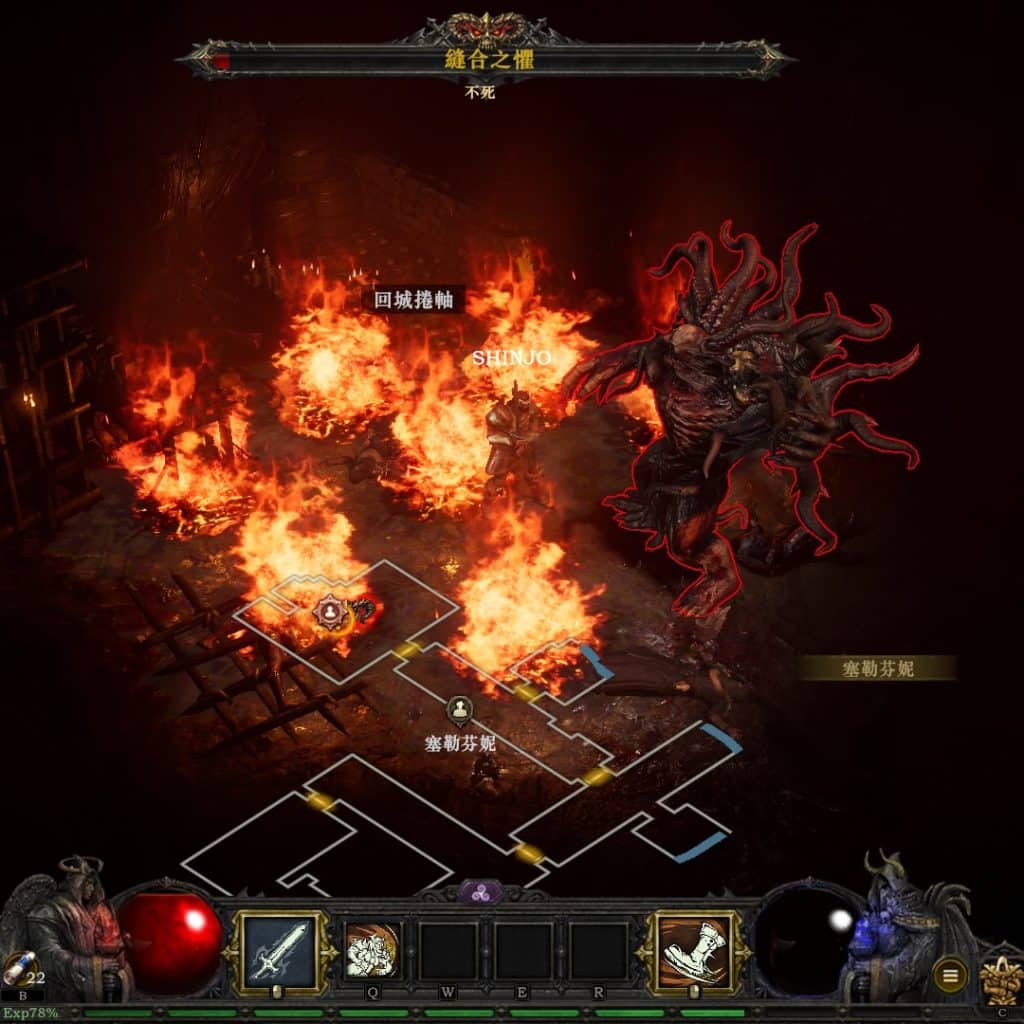Image resolution: width=1024 pixels, height=1024 pixels.
Task: Click the purple triple-orb button above hotbar
Action: pos(481,893)
